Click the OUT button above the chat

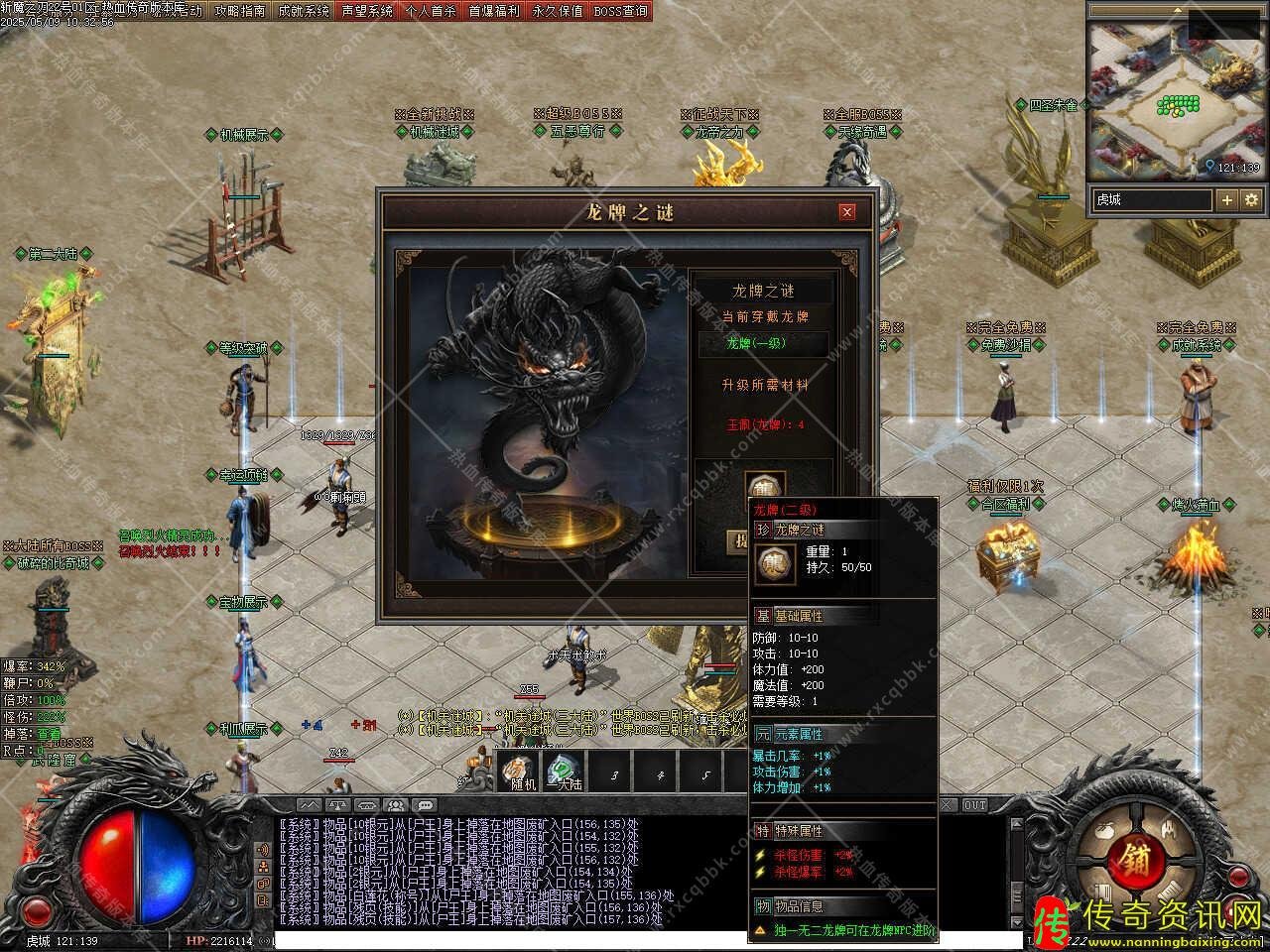click(975, 805)
